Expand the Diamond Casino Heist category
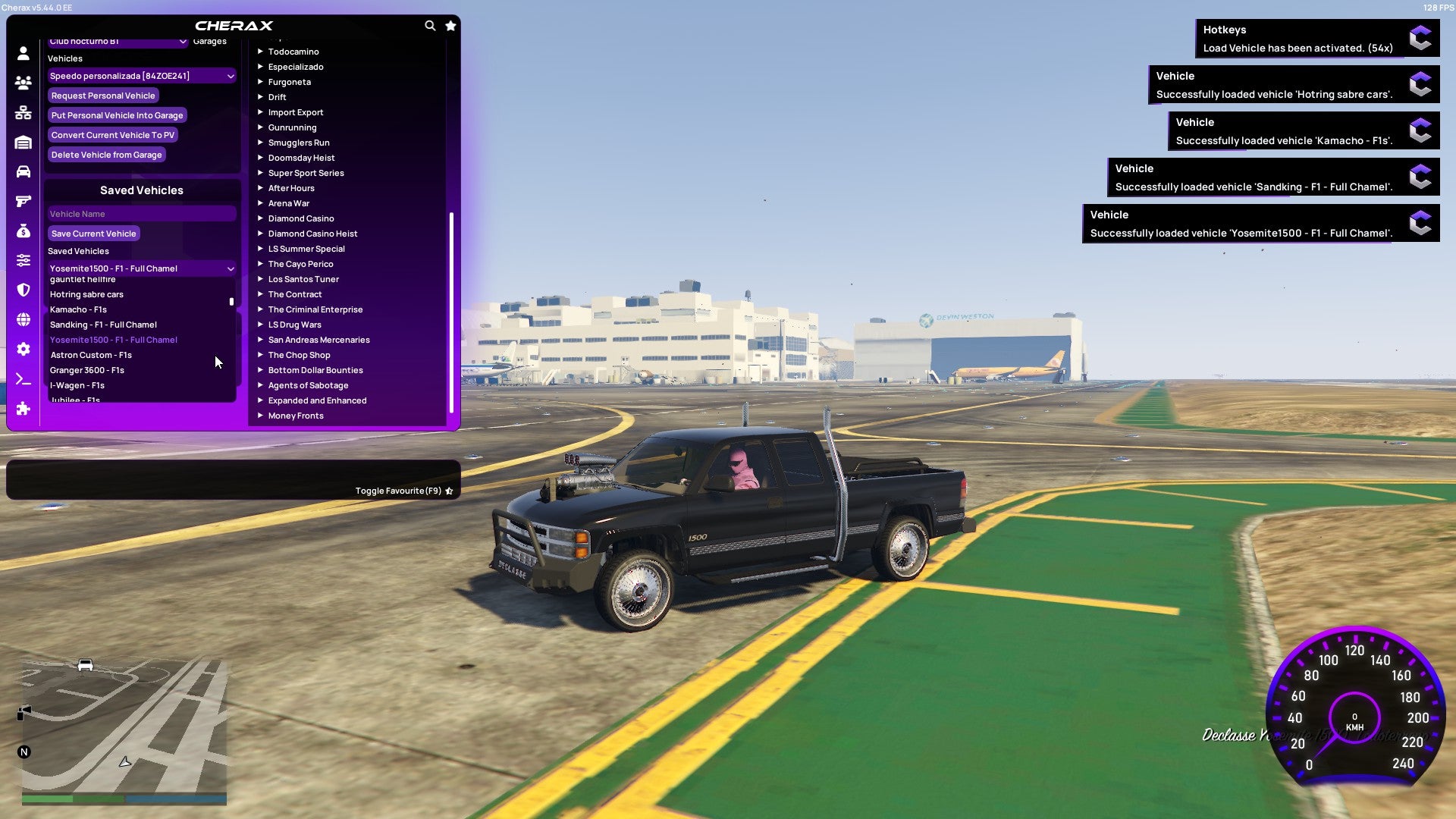This screenshot has height=819, width=1456. coord(312,234)
